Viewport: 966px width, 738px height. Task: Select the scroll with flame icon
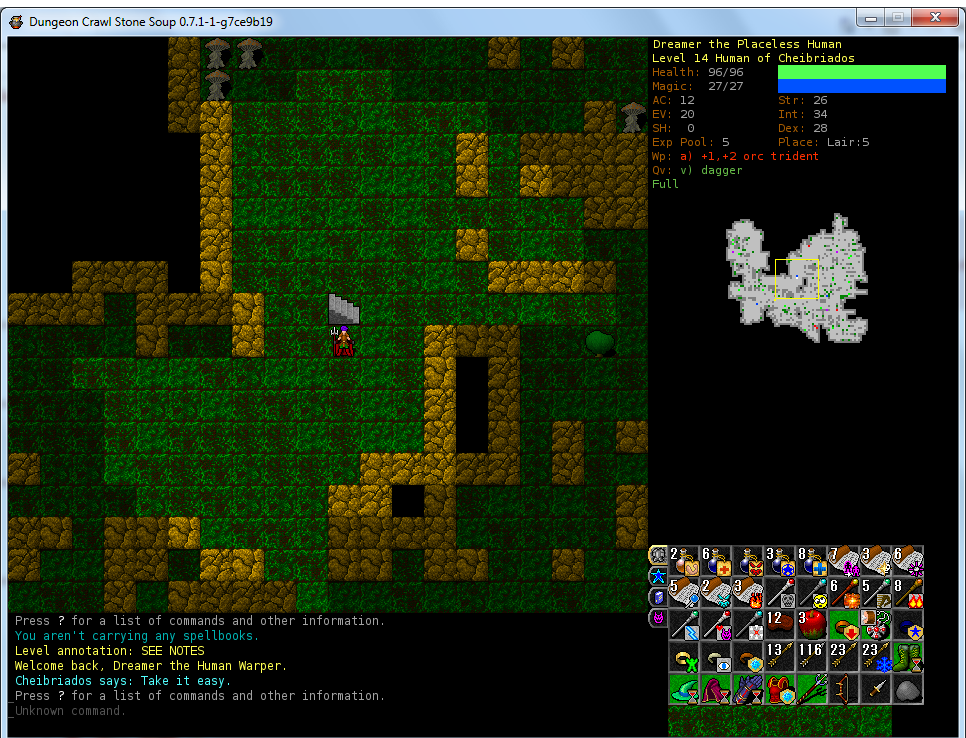click(748, 593)
